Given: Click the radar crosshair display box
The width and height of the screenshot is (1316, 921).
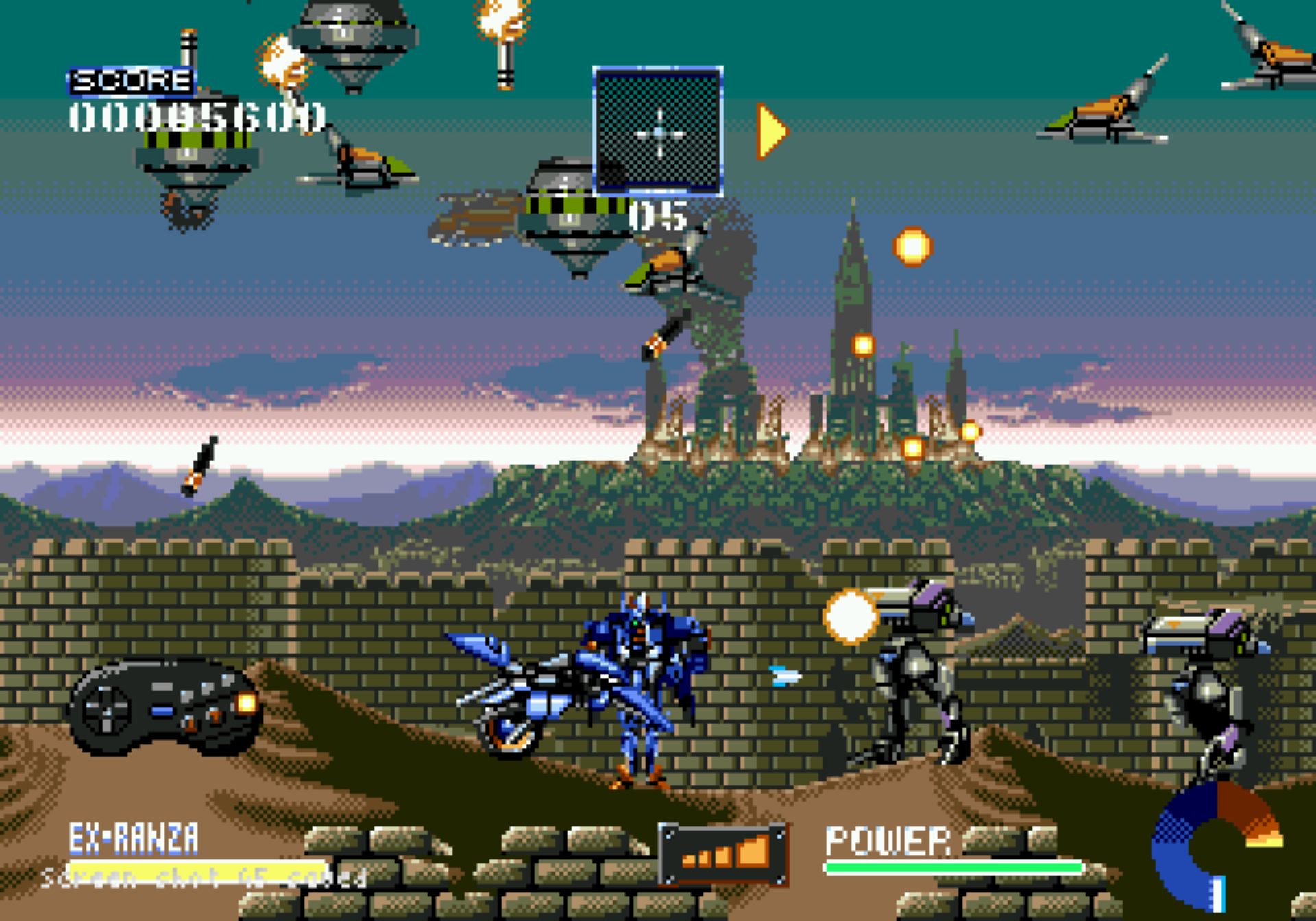Looking at the screenshot, I should click(658, 131).
